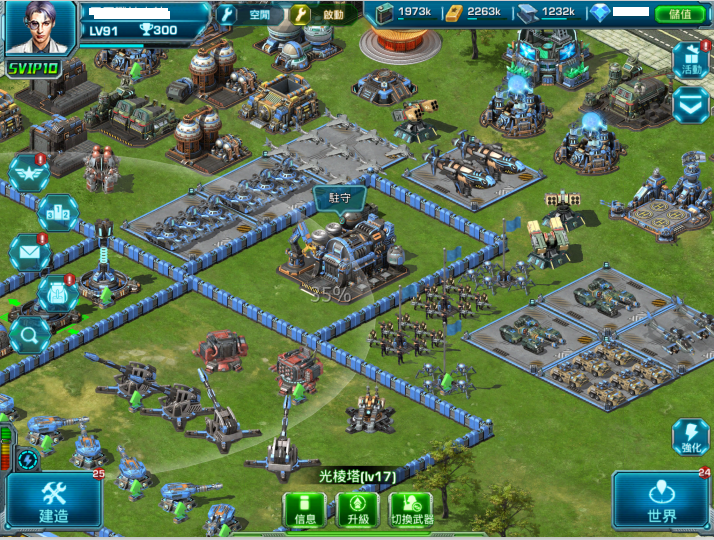Activate the magnifying glass search icon

pos(29,334)
